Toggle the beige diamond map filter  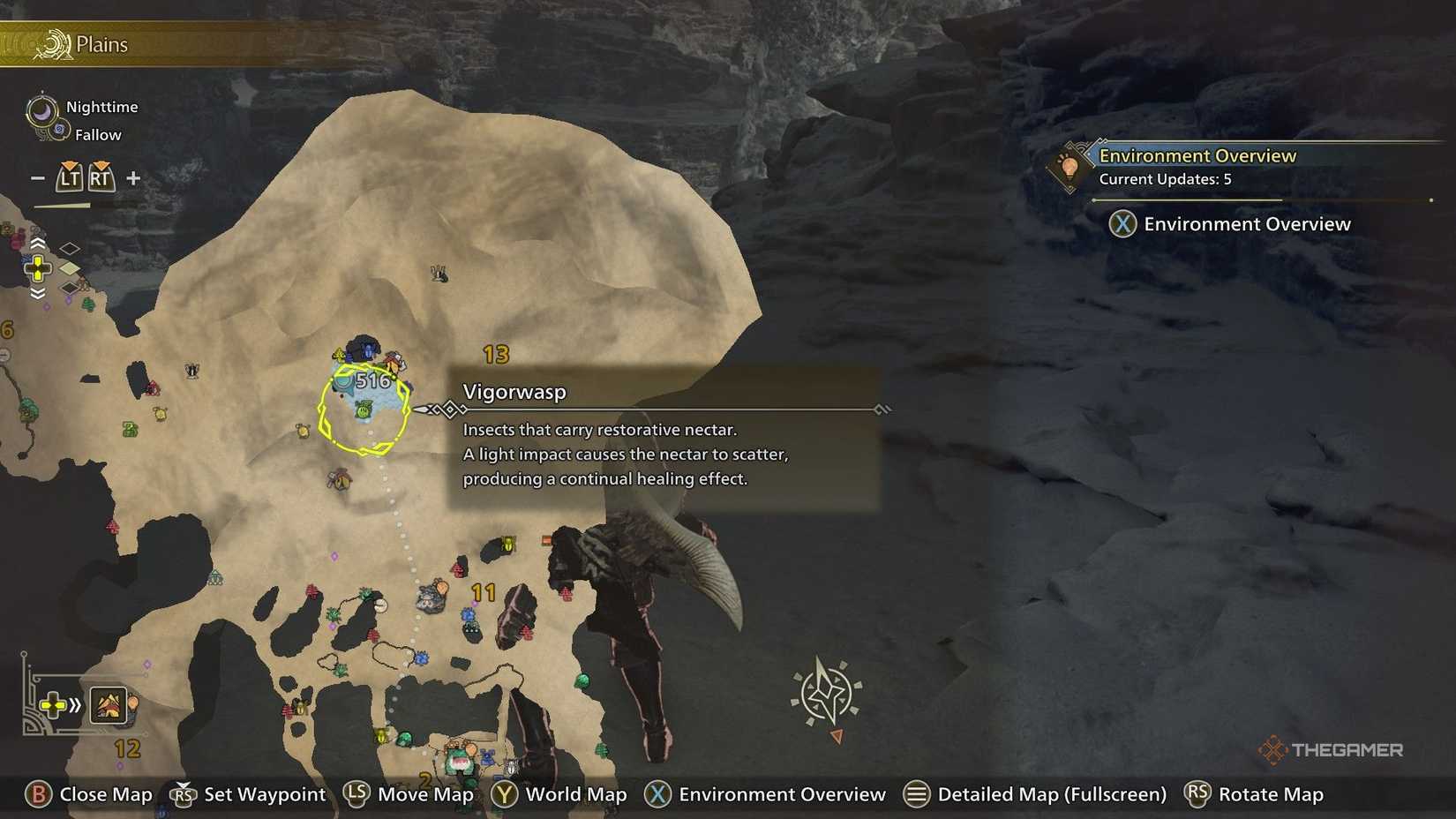69,268
